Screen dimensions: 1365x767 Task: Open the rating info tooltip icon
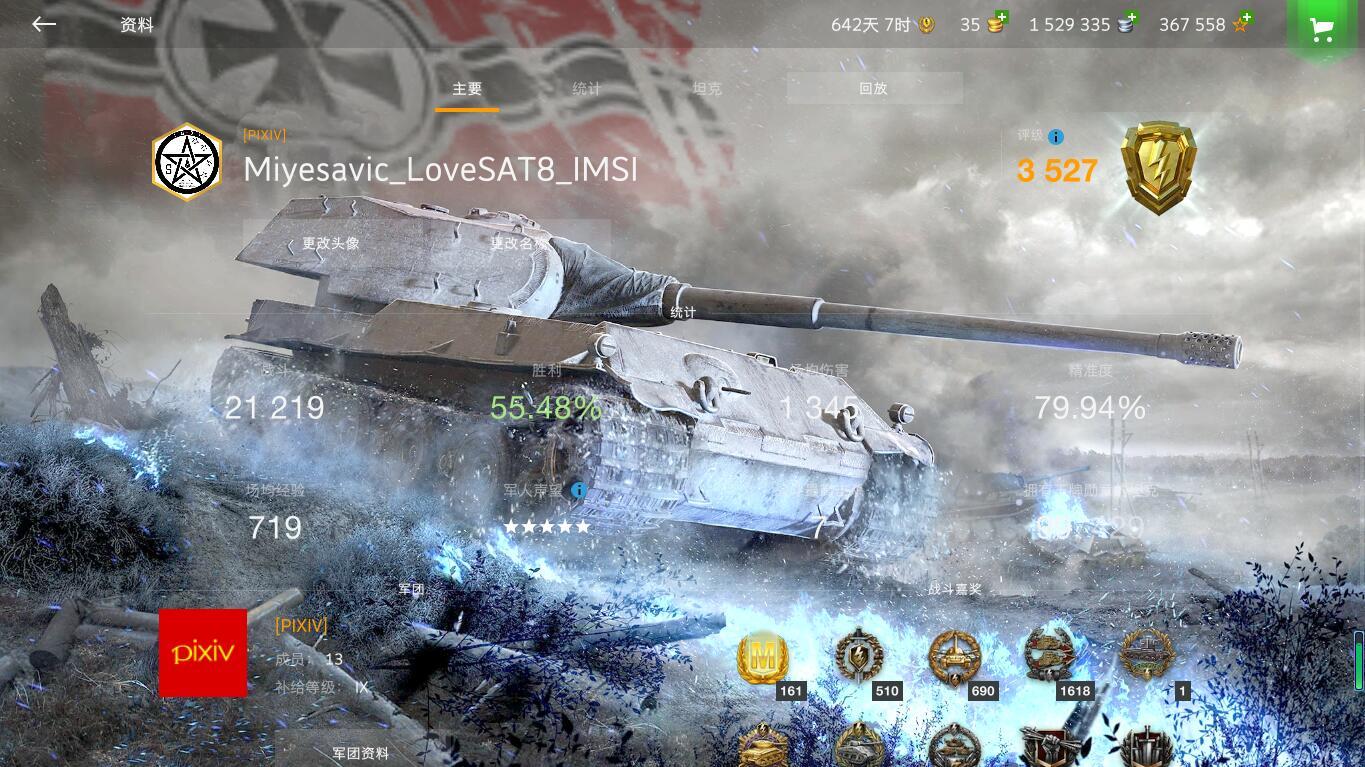(x=1056, y=137)
